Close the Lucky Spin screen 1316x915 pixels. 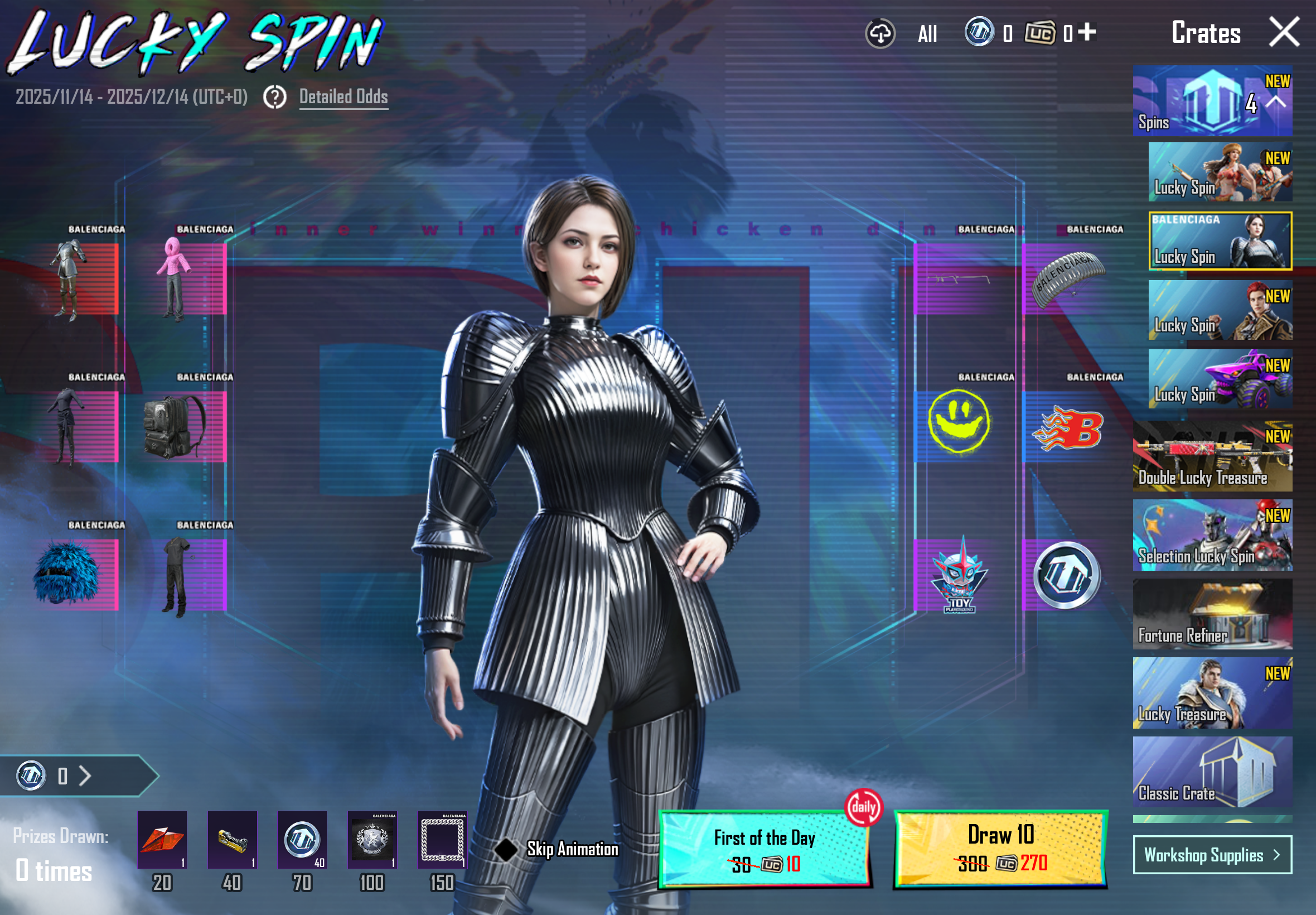pyautogui.click(x=1284, y=32)
